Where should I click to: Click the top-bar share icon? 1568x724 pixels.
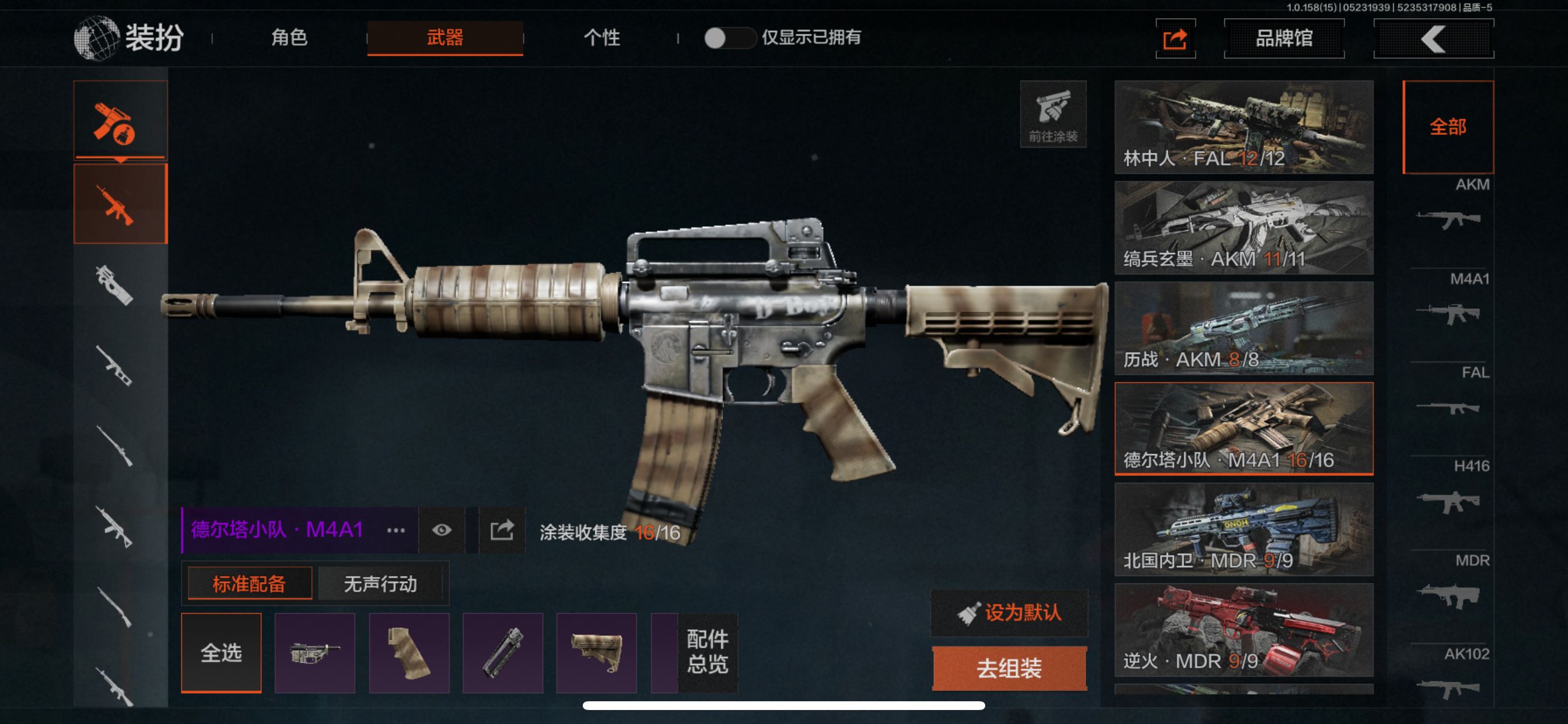(1175, 39)
